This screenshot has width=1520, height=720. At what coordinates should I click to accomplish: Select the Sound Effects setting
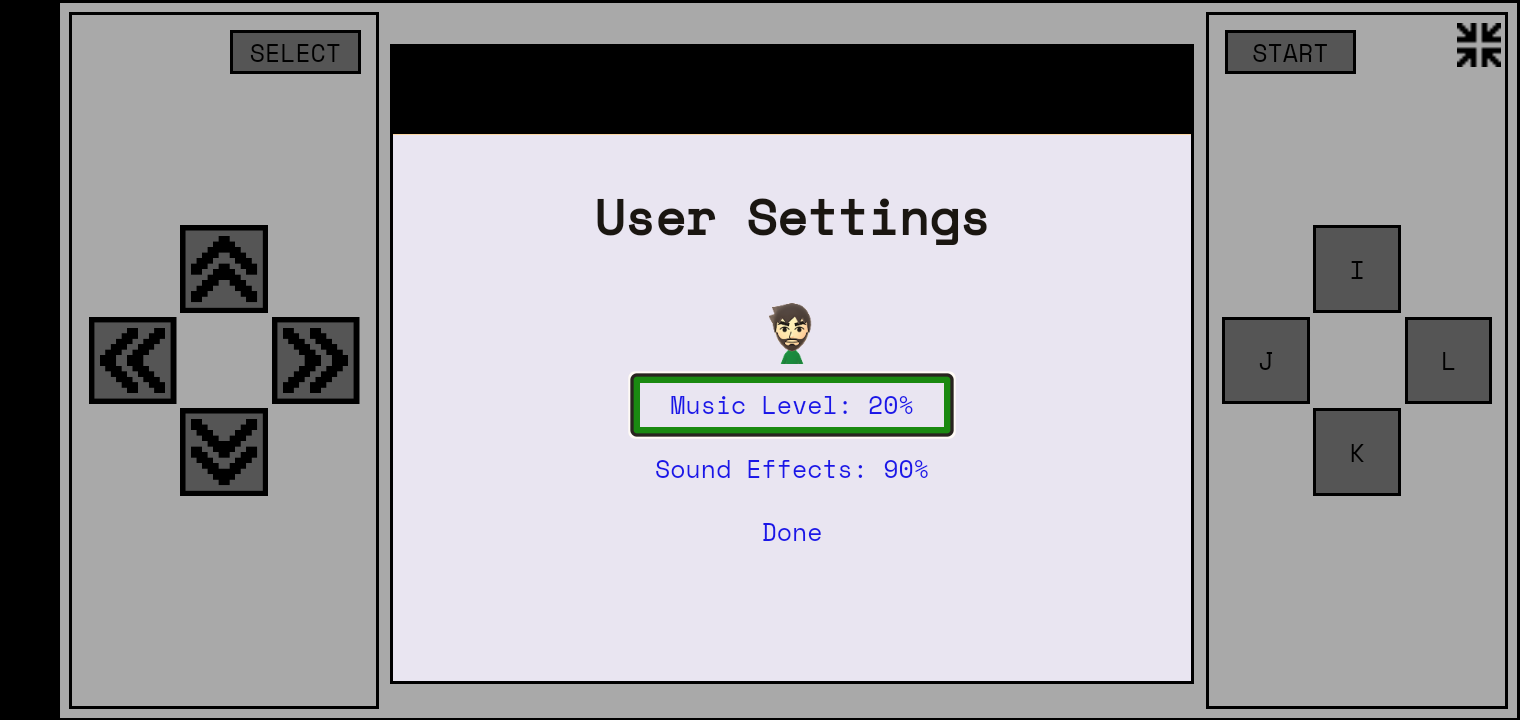coord(791,469)
